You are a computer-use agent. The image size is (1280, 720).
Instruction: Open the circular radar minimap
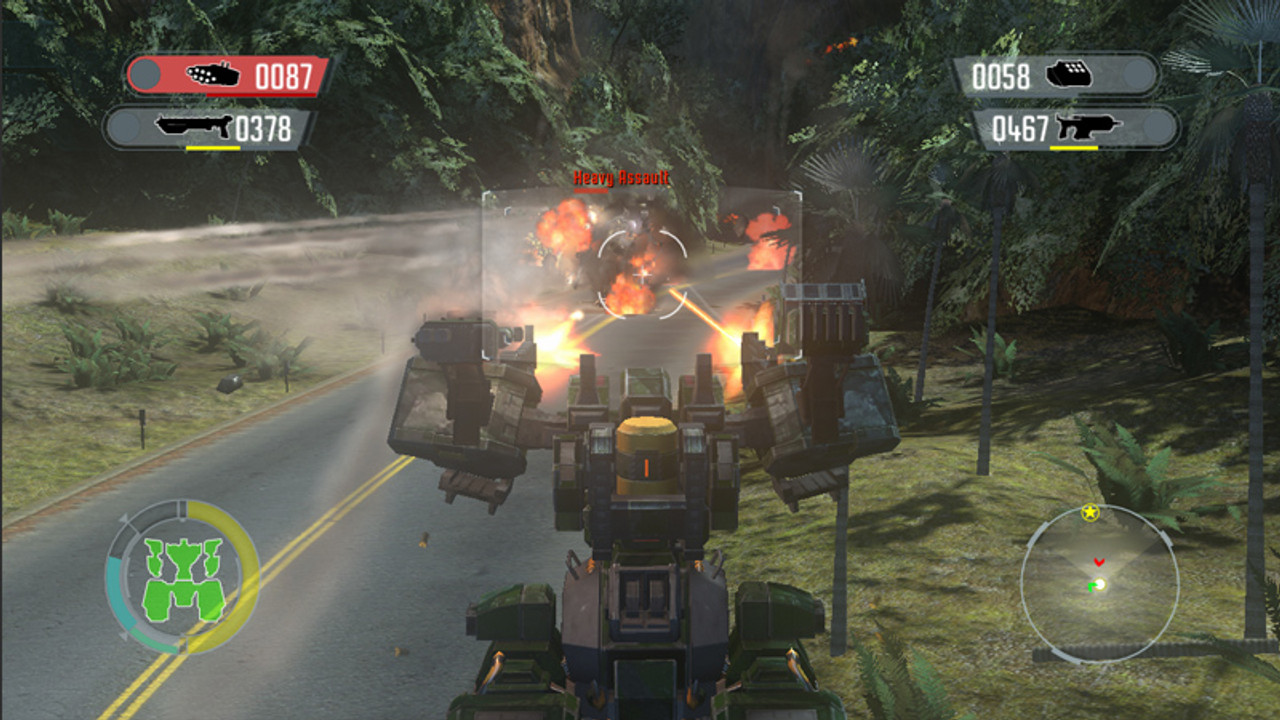point(1099,585)
